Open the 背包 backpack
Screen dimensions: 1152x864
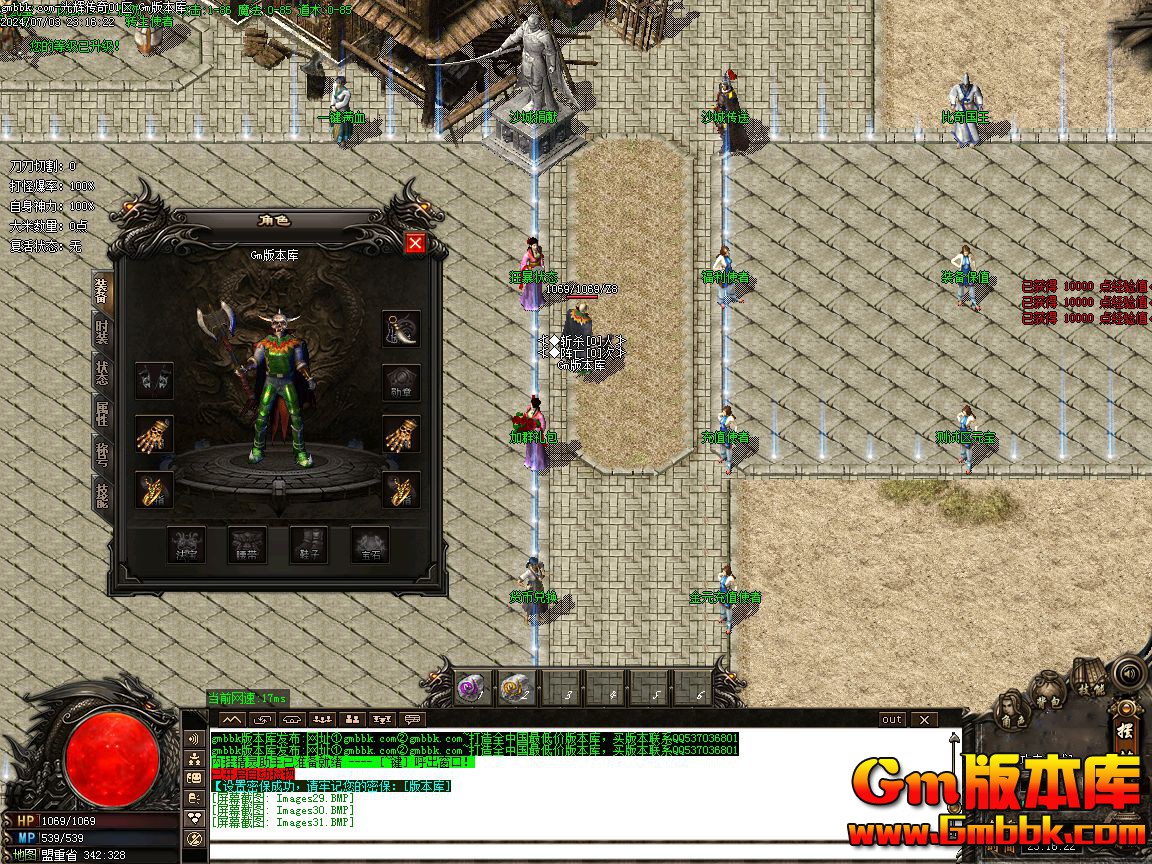1047,690
